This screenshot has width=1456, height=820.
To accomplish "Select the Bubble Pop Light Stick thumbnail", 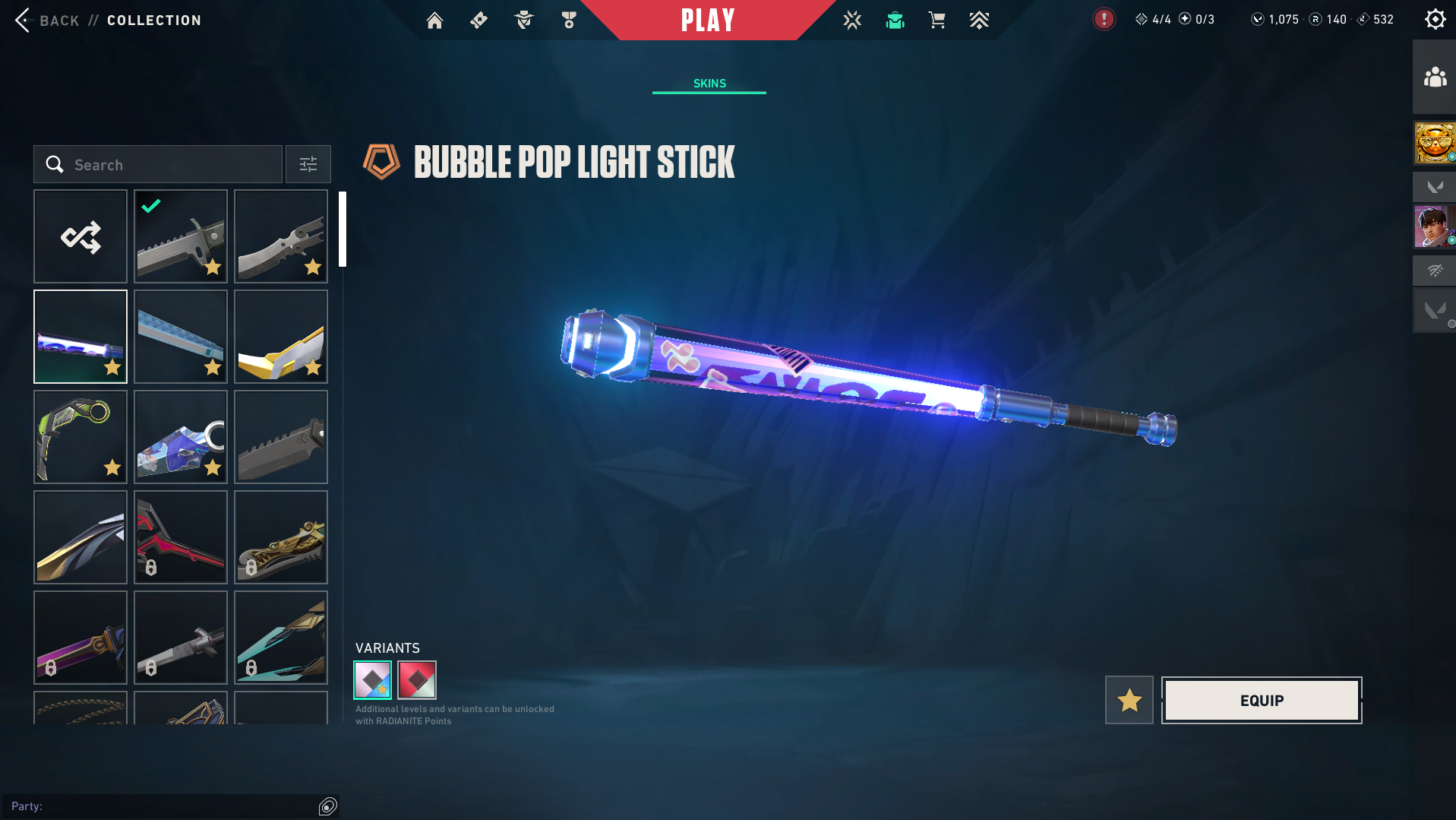I will point(81,337).
